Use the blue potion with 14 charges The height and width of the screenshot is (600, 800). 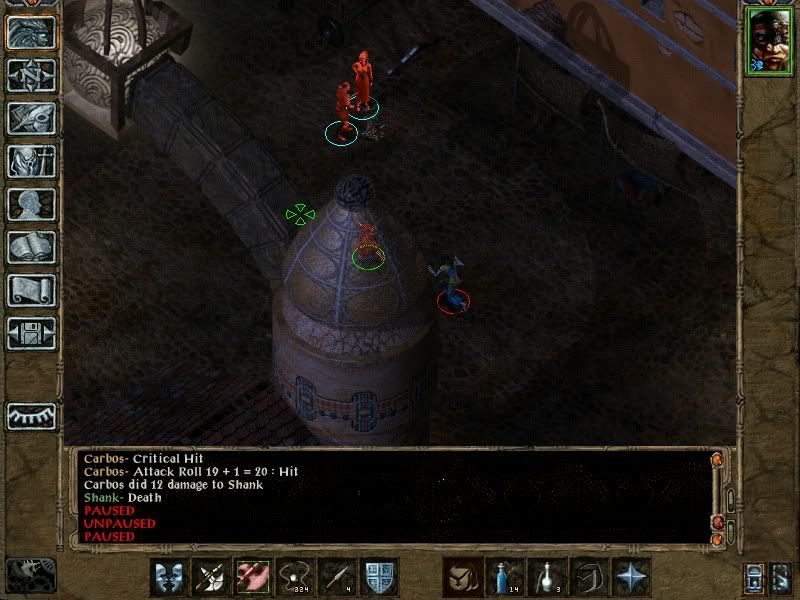point(506,577)
